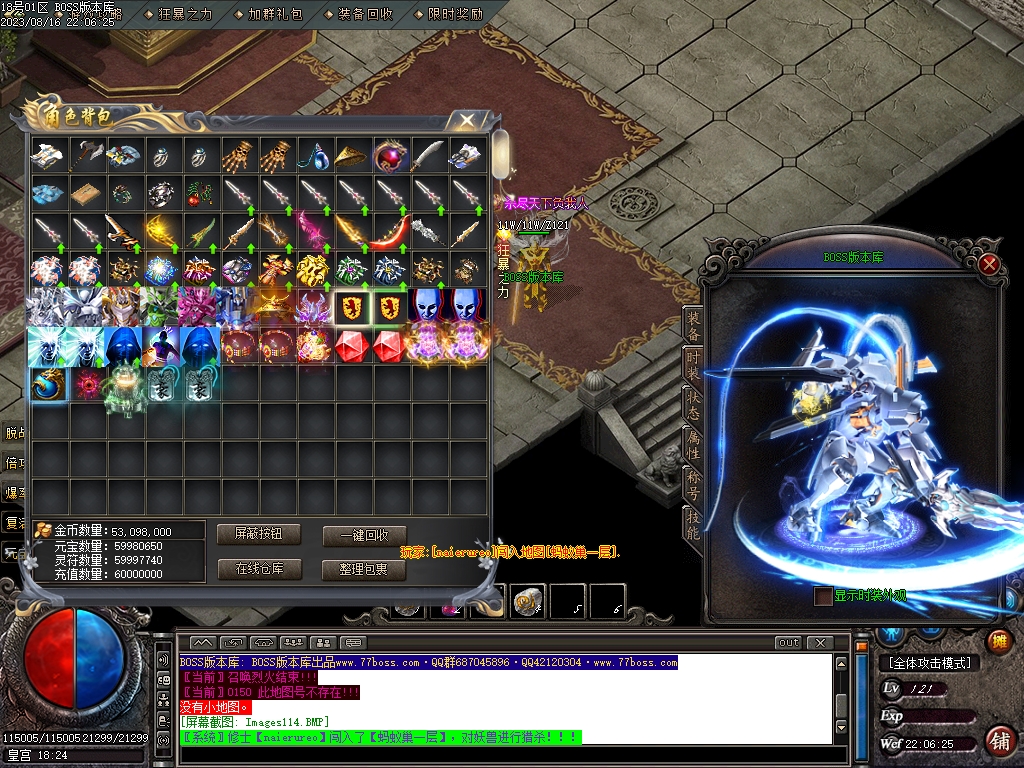Open the 时装 fashion tab

pyautogui.click(x=693, y=364)
